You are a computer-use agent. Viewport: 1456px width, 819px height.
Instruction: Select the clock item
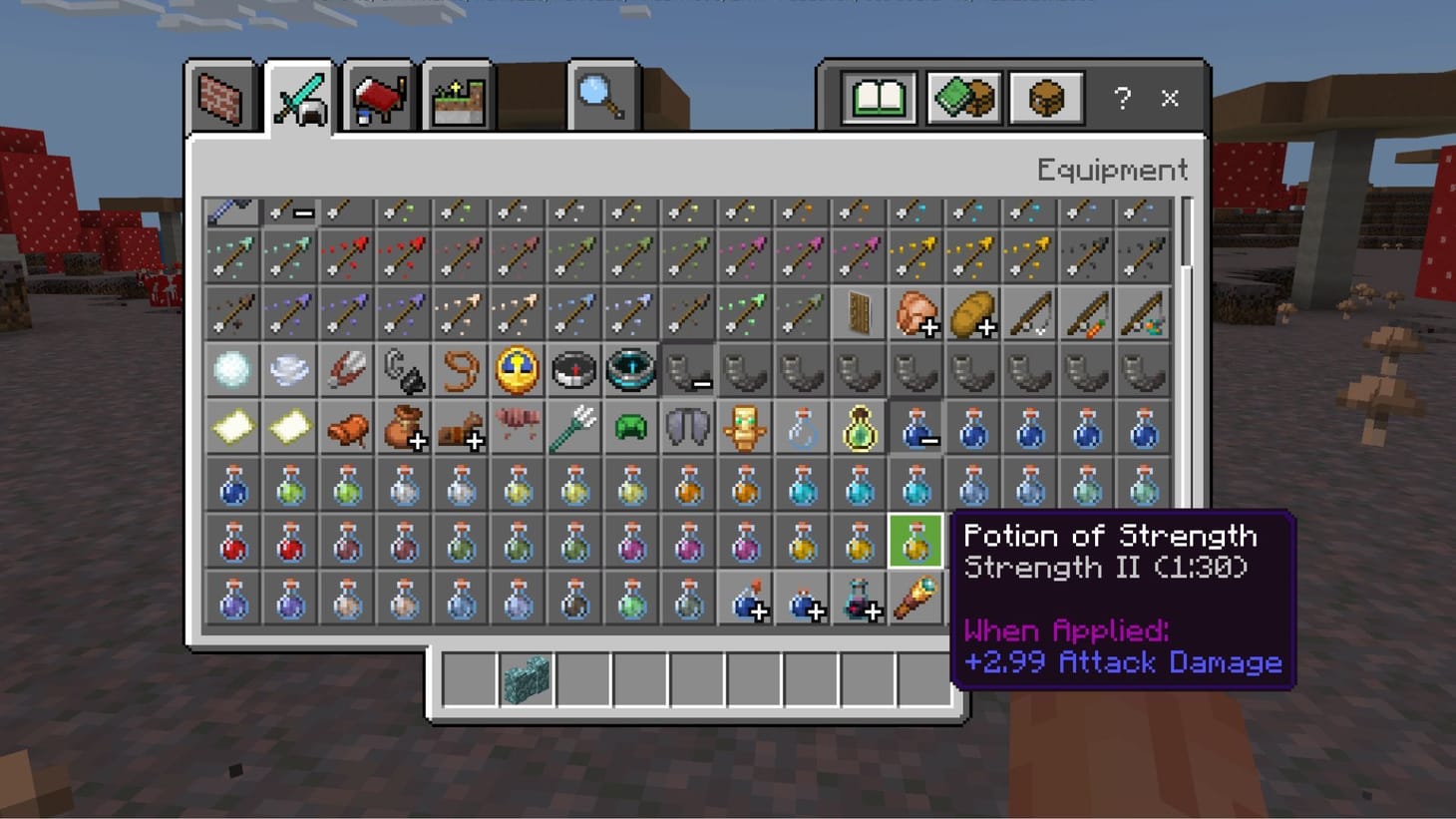point(518,369)
